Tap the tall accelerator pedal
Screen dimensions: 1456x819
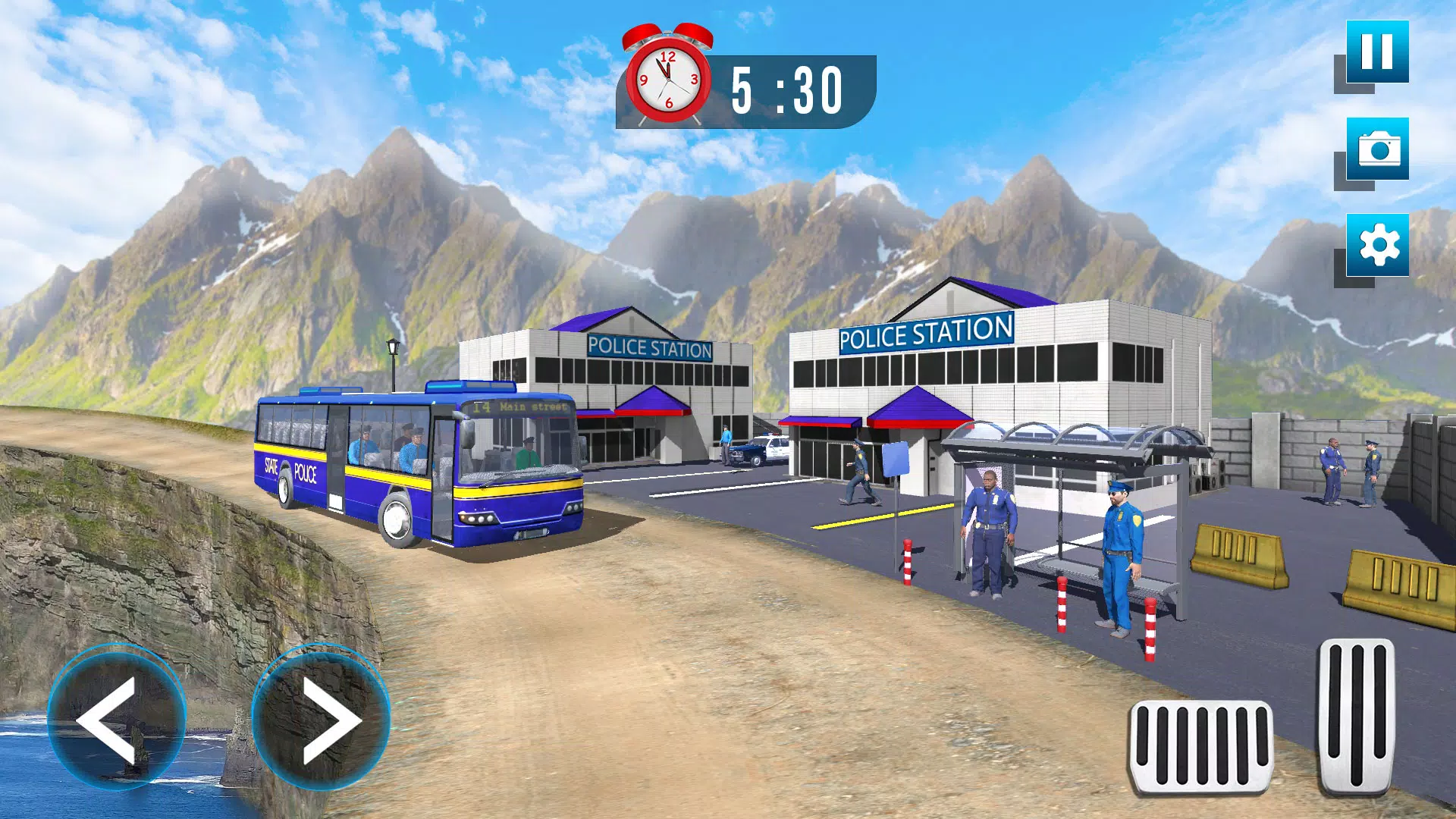click(1356, 716)
